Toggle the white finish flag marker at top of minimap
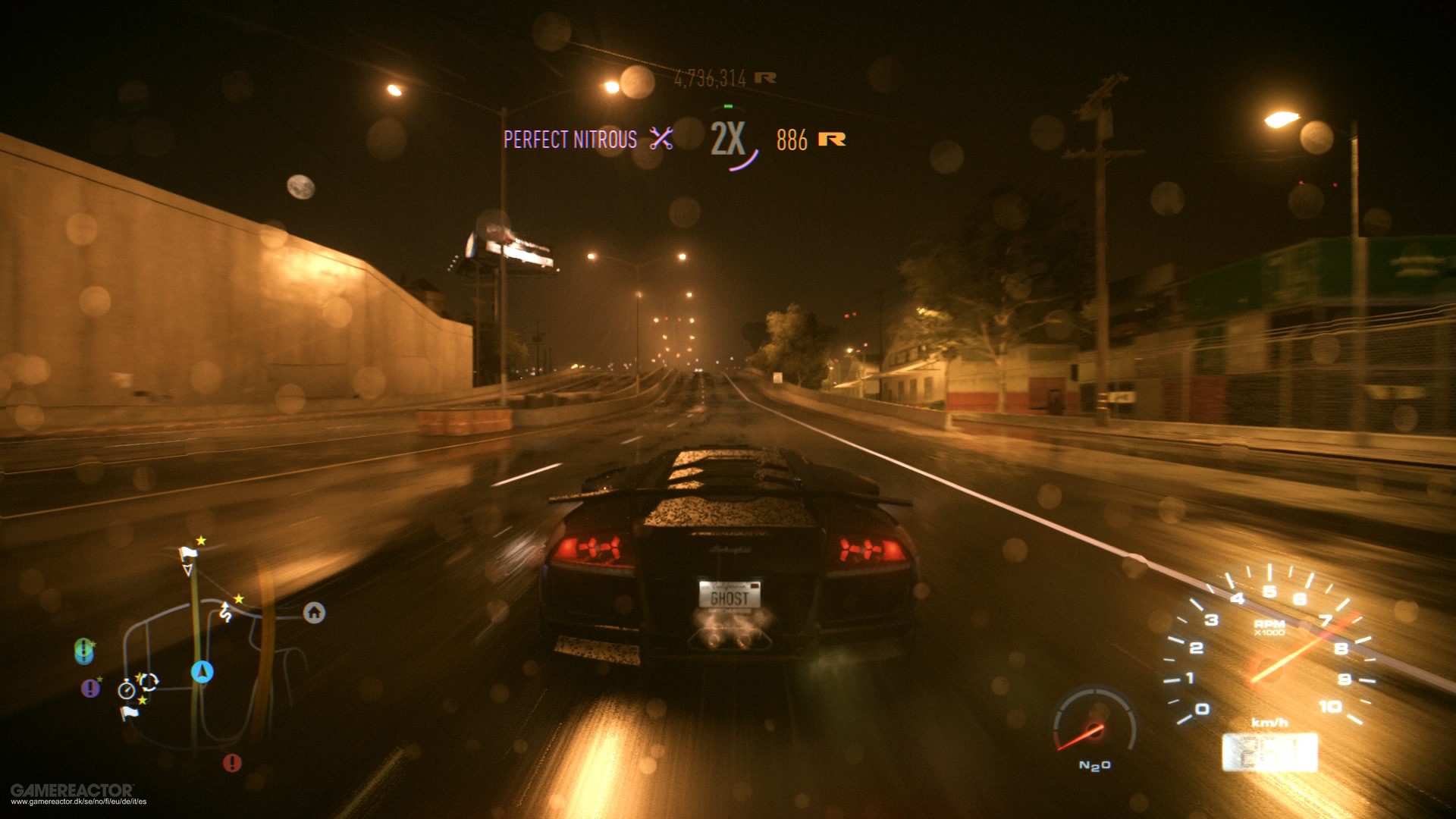1456x819 pixels. pos(188,553)
